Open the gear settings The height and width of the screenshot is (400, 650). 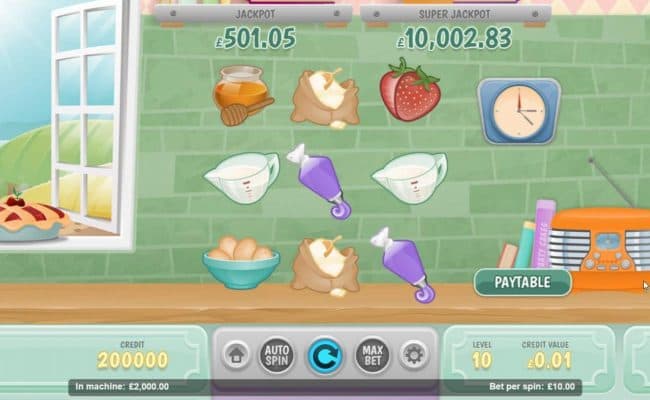click(412, 354)
